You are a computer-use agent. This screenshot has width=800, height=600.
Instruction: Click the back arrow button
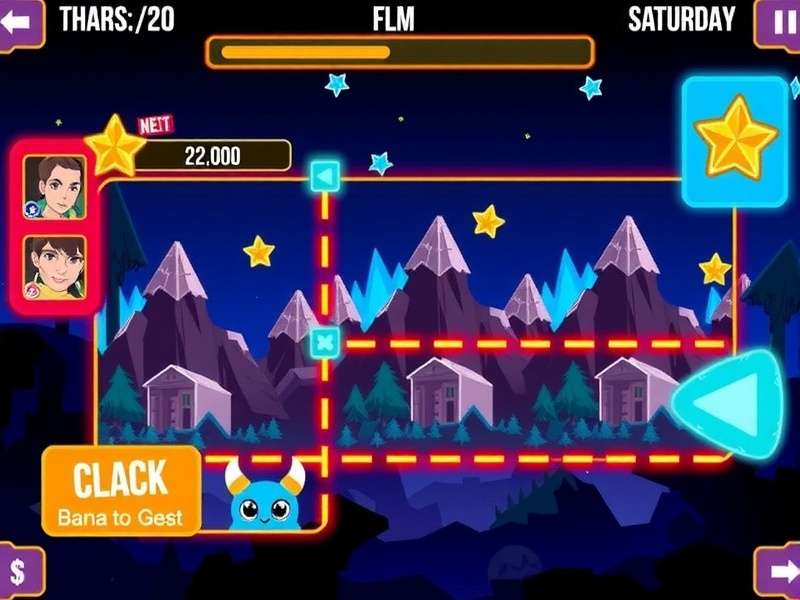pyautogui.click(x=20, y=22)
